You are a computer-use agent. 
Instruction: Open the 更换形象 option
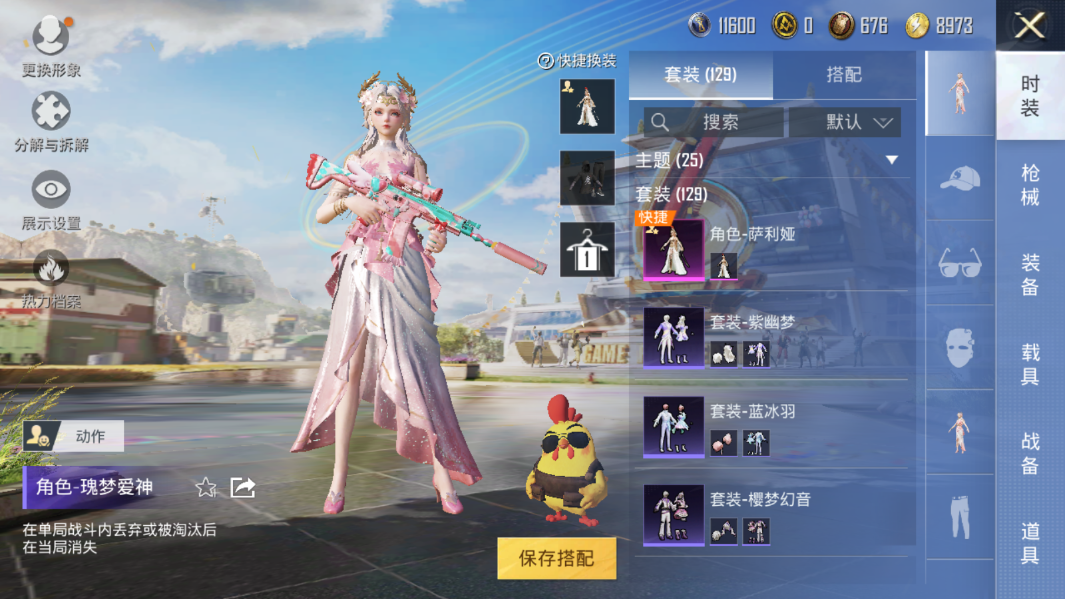click(x=51, y=46)
